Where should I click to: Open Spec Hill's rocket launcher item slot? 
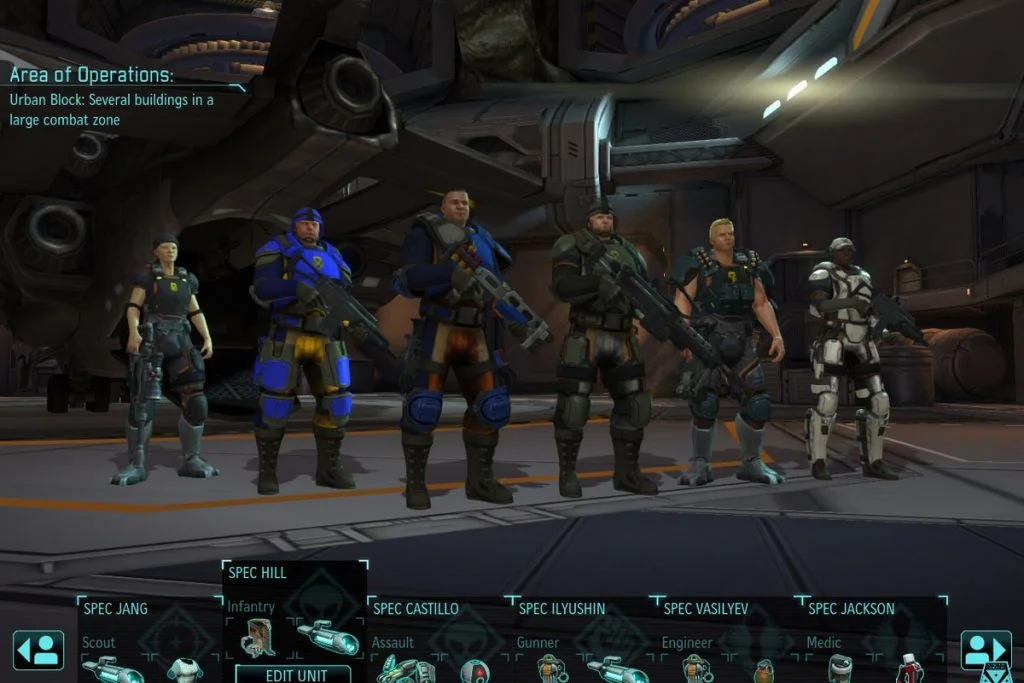[328, 638]
